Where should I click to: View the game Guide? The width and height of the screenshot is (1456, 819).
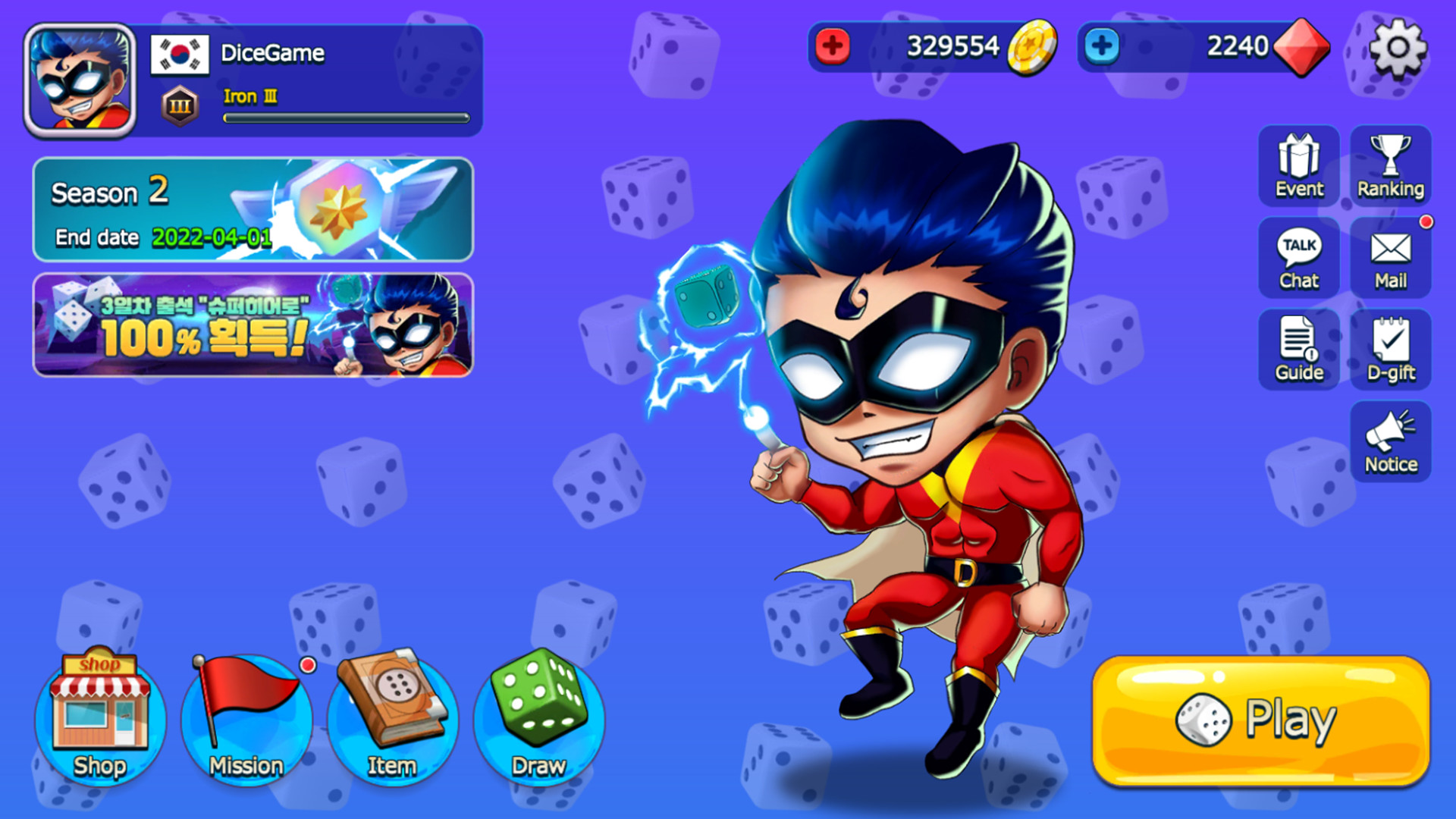[x=1298, y=350]
